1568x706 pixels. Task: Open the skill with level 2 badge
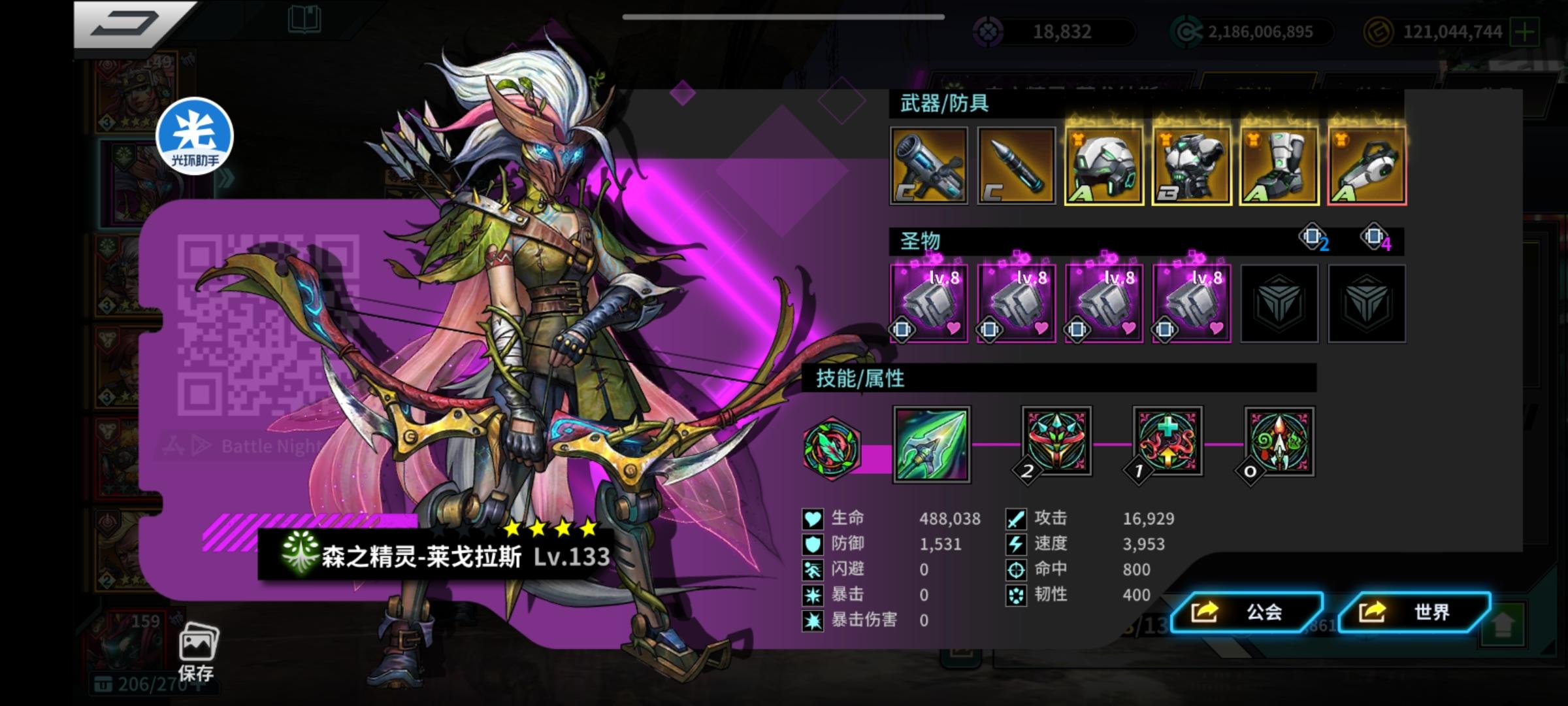(x=1056, y=442)
